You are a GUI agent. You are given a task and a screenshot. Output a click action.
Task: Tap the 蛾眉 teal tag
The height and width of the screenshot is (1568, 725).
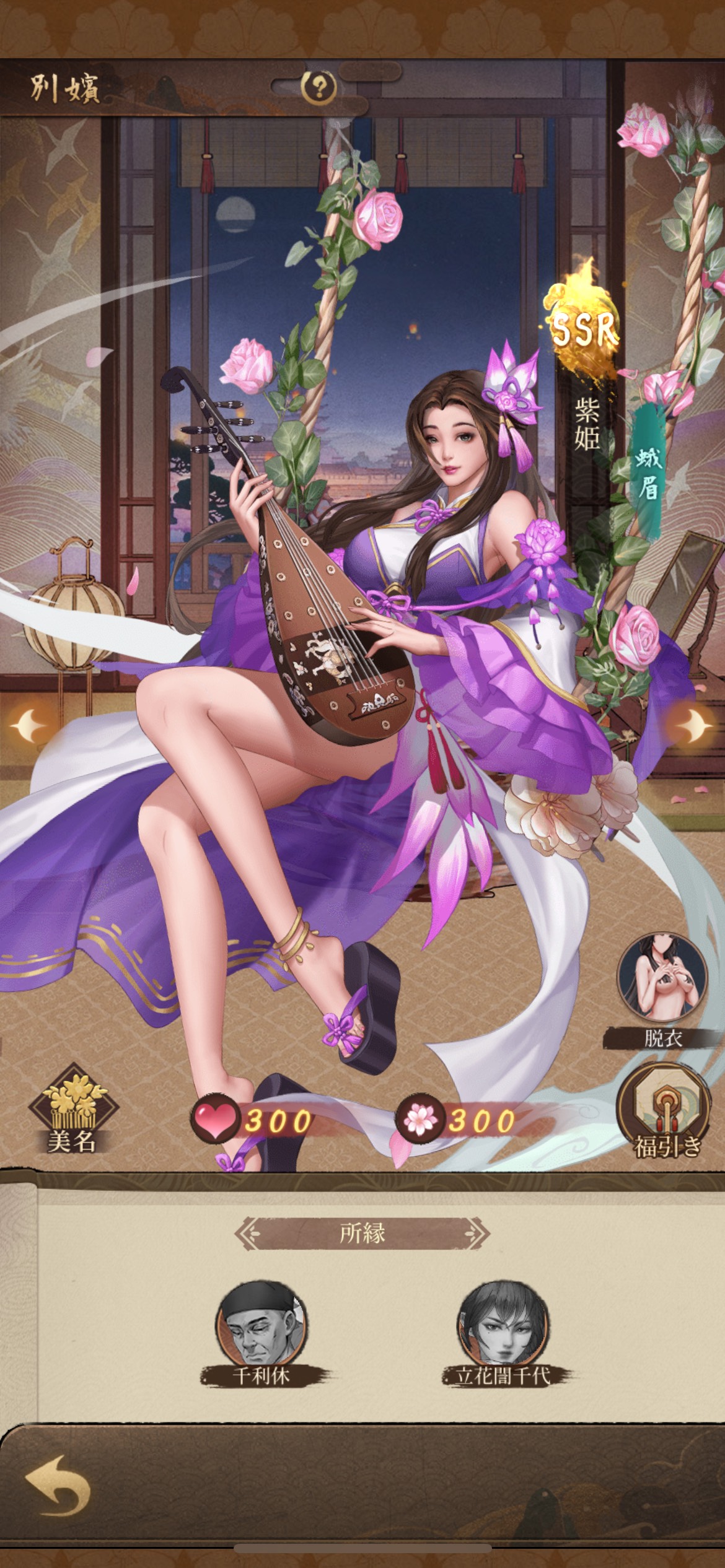pyautogui.click(x=648, y=474)
